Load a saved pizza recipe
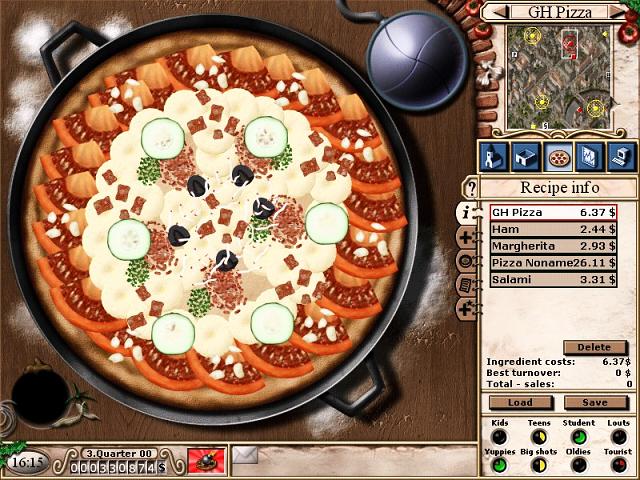Viewport: 640px width, 480px height. (520, 403)
